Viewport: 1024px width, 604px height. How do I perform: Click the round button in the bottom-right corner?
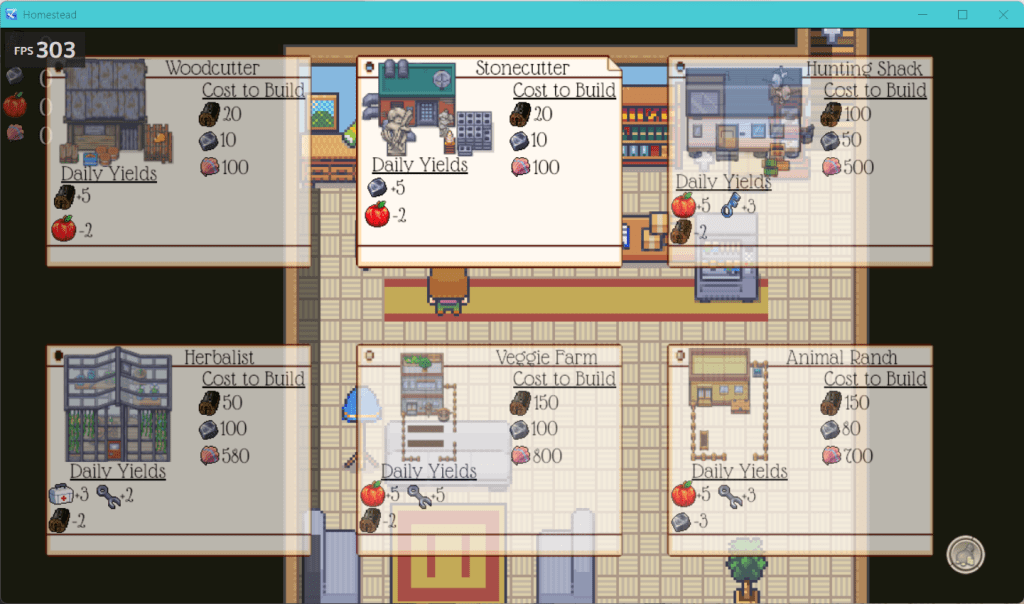(965, 555)
